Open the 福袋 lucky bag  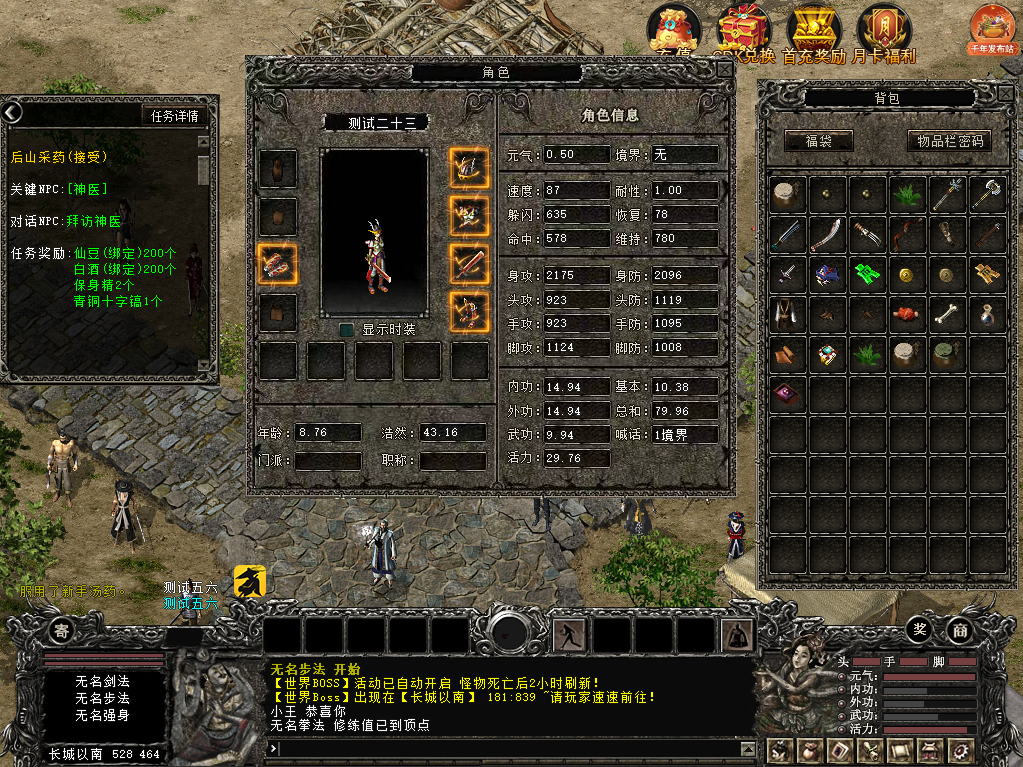pos(819,141)
